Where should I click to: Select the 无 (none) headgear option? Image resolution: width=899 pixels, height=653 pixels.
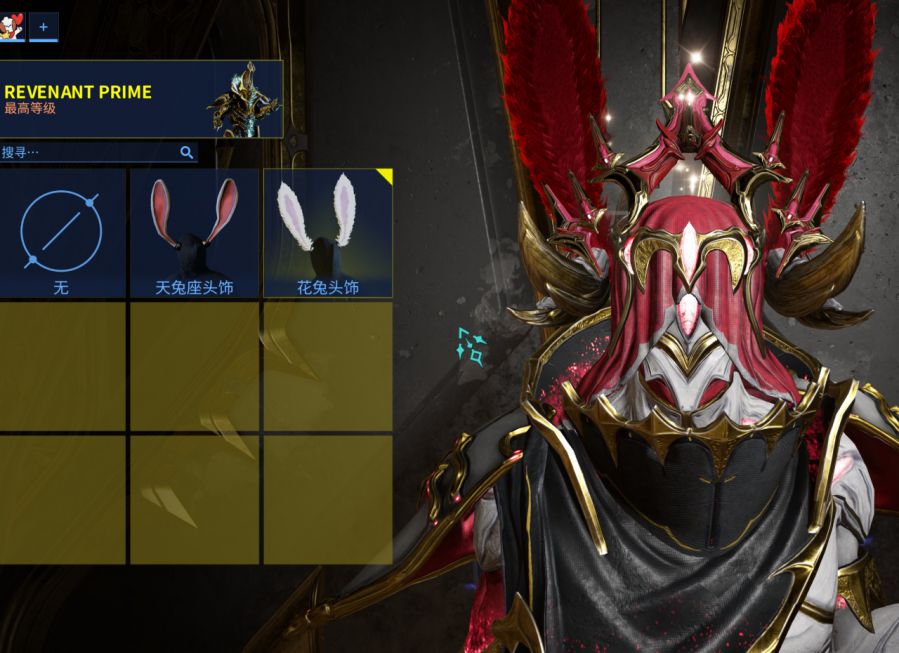click(x=61, y=233)
